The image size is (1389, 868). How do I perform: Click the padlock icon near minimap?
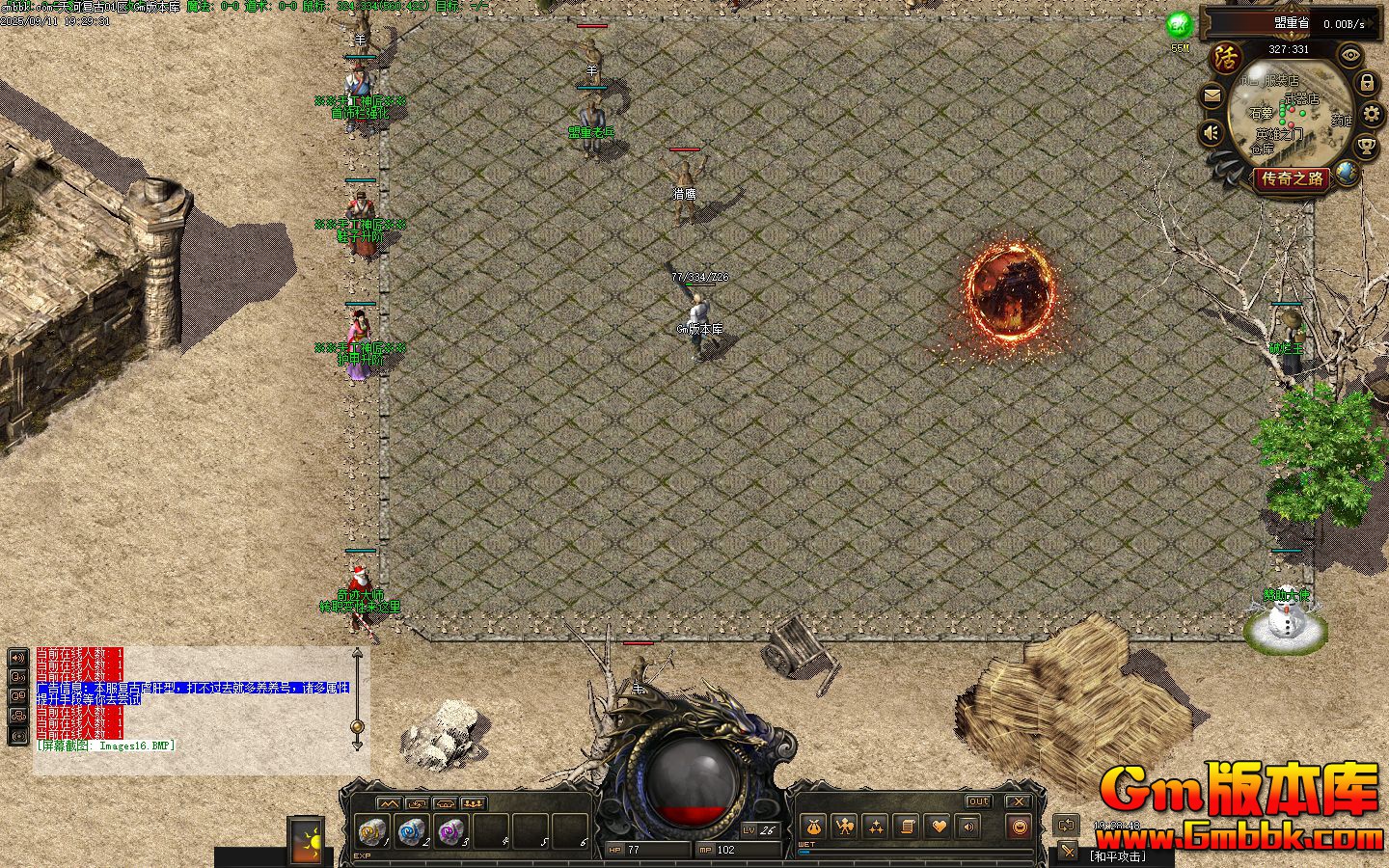point(1367,83)
